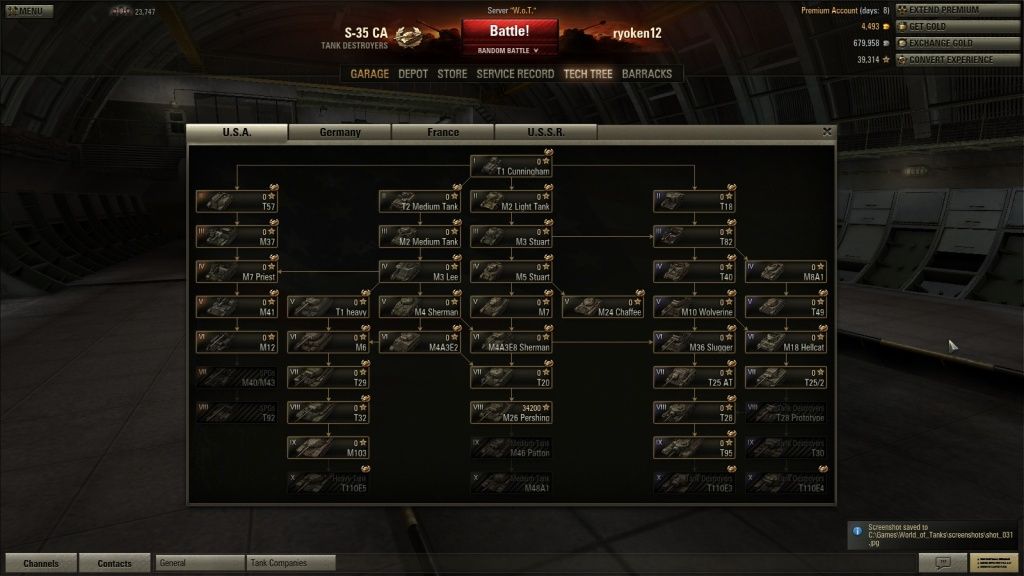
Task: View the Service Record
Action: coord(515,74)
